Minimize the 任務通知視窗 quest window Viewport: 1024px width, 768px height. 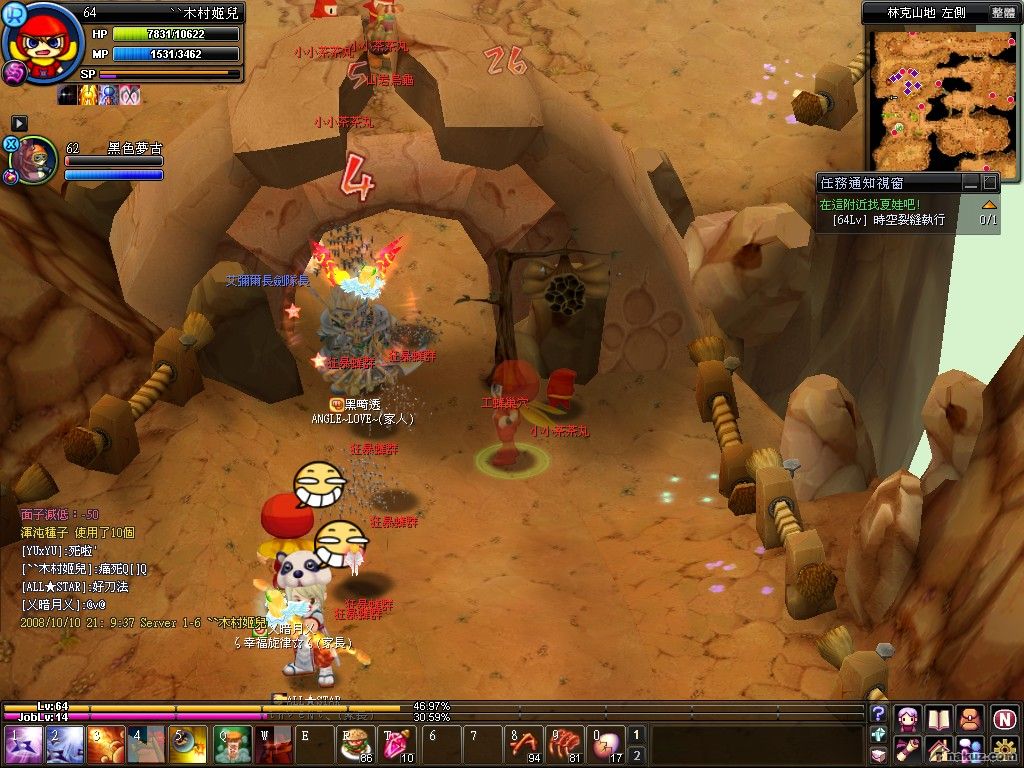[970, 183]
